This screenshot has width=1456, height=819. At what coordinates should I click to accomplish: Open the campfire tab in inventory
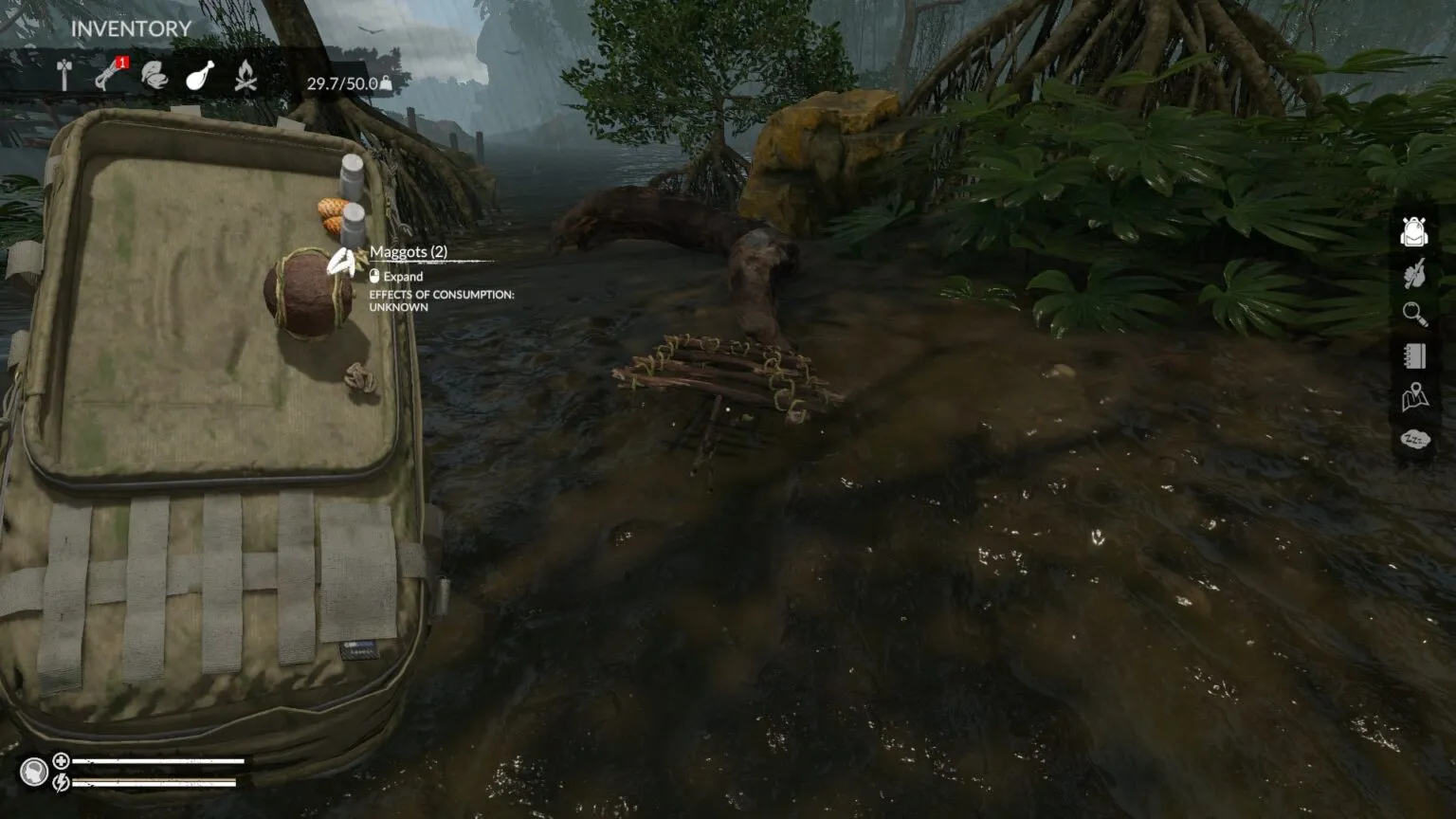point(246,76)
